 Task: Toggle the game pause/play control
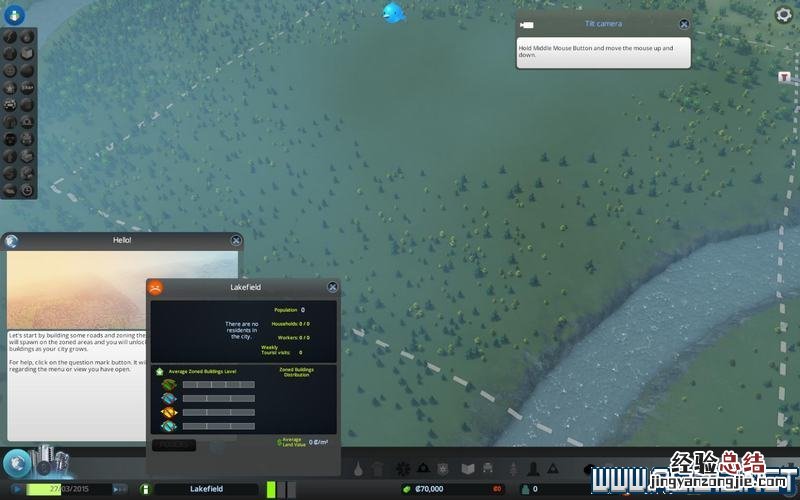[17, 489]
